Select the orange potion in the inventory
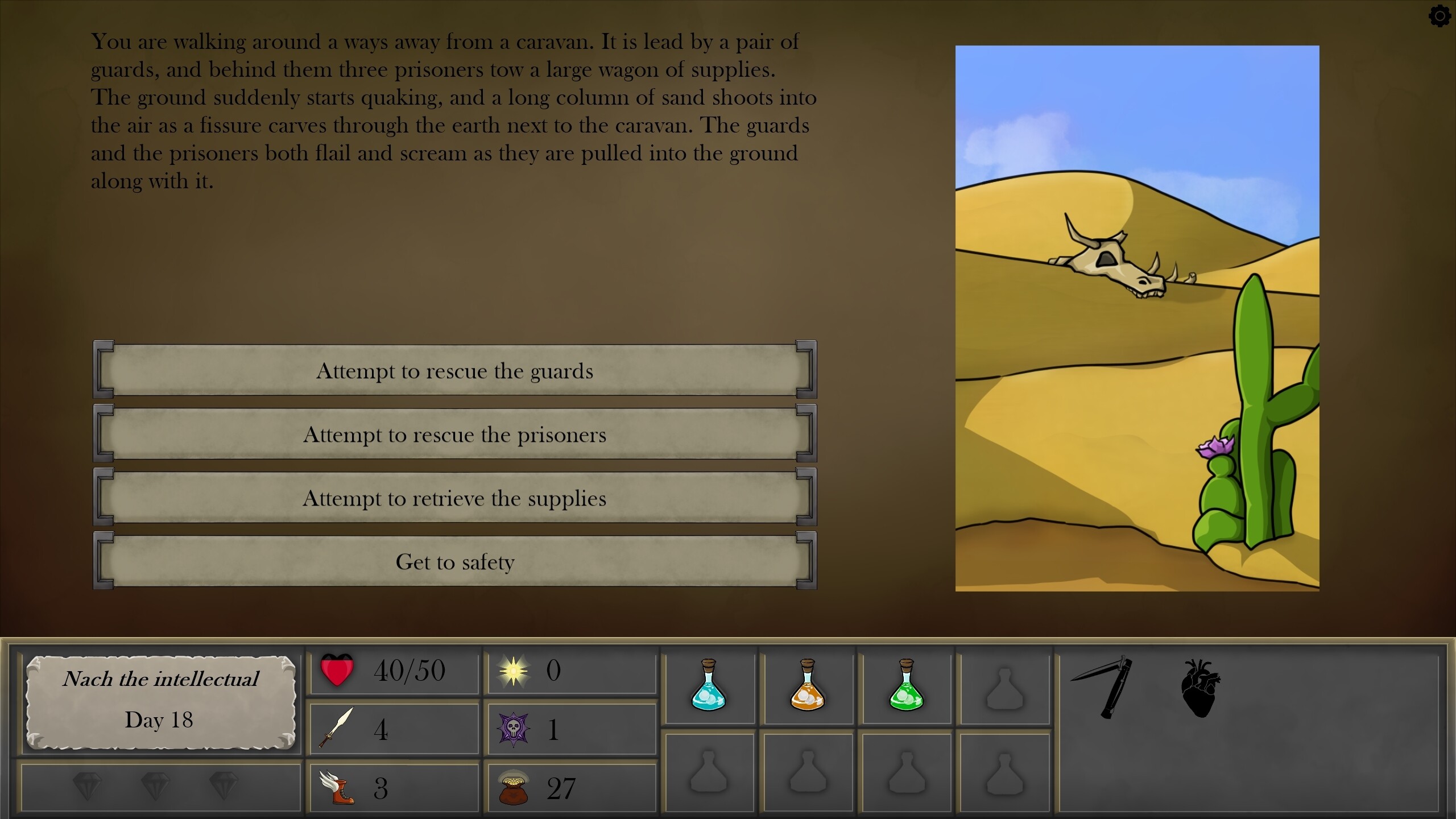This screenshot has width=1456, height=819. click(808, 688)
